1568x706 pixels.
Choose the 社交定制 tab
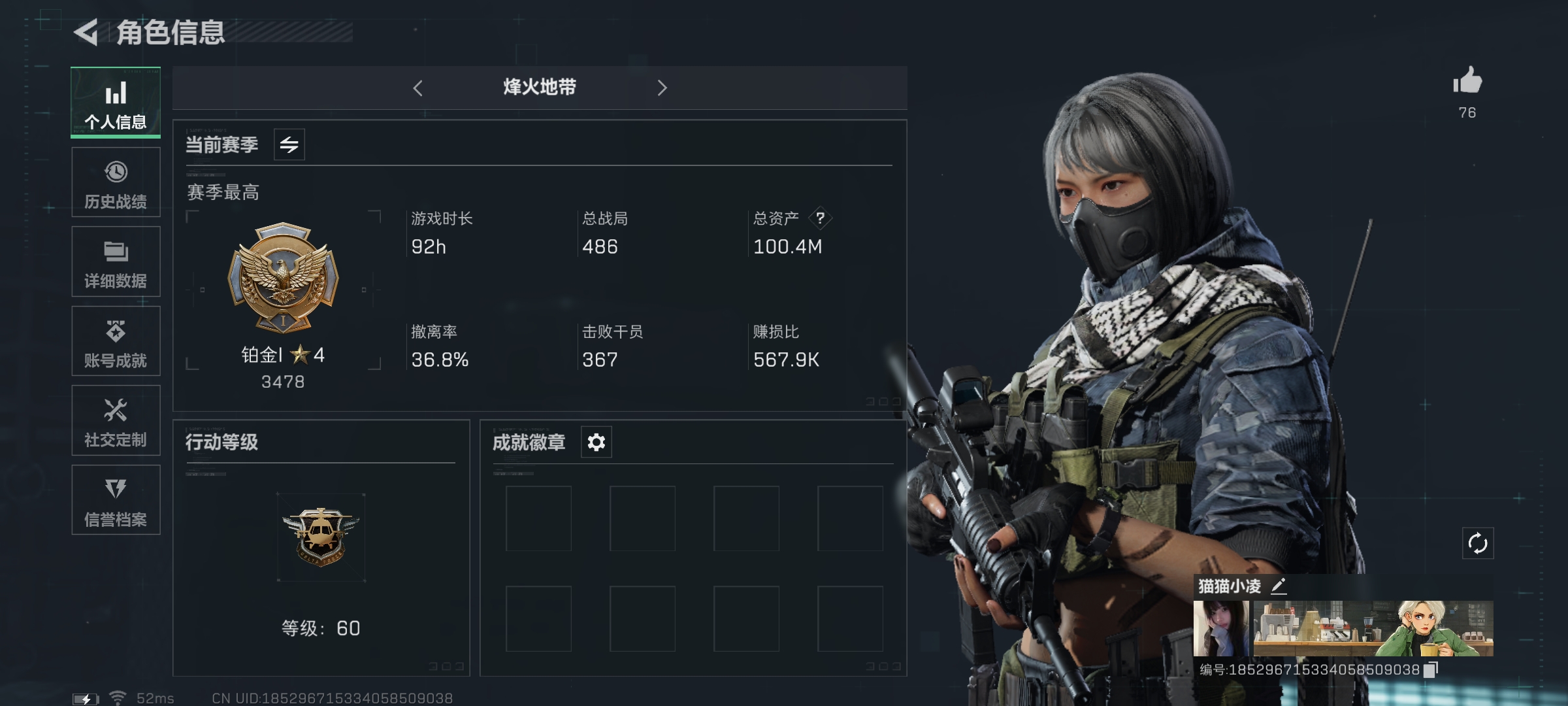point(116,420)
